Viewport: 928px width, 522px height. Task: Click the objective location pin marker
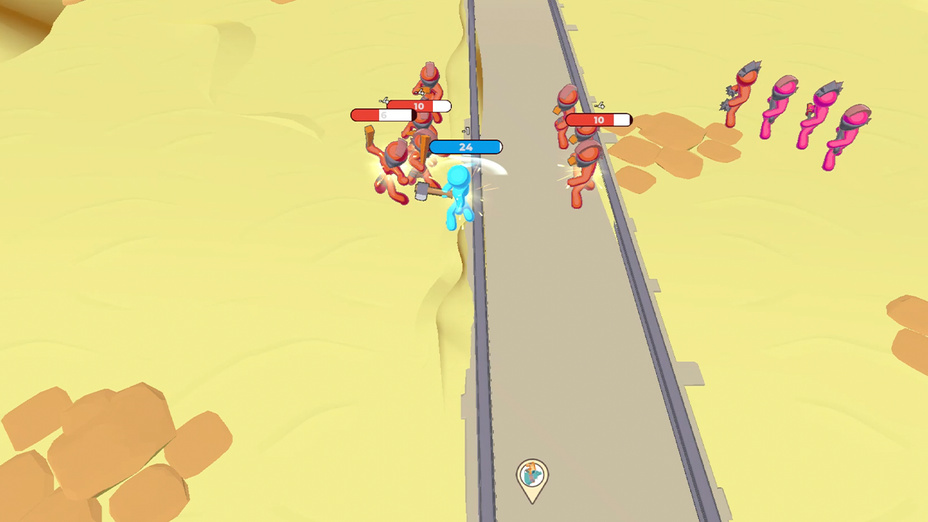(x=532, y=476)
